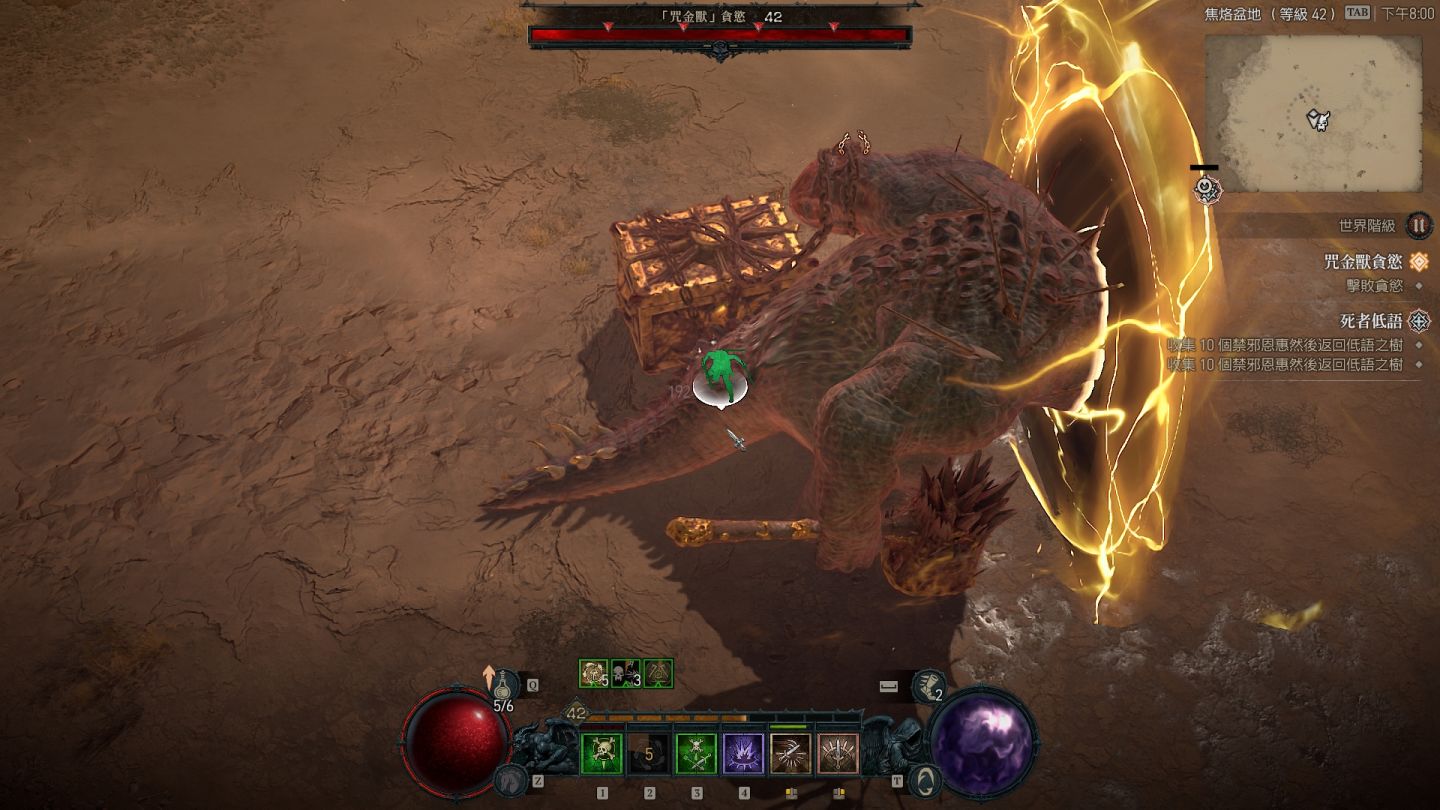
Task: Open the minimap in the corner
Action: coord(1312,114)
